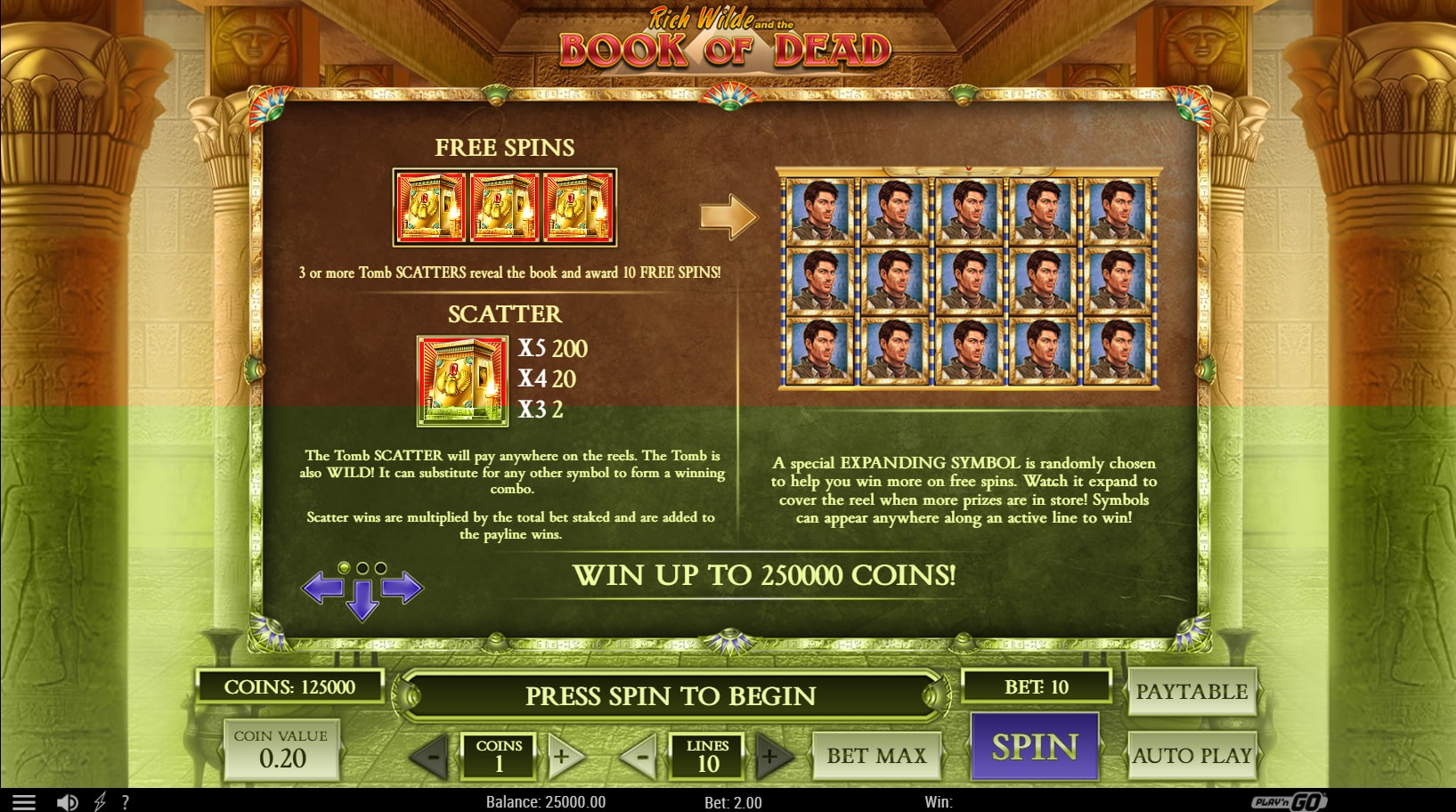Go to the next paytable page

pos(403,588)
